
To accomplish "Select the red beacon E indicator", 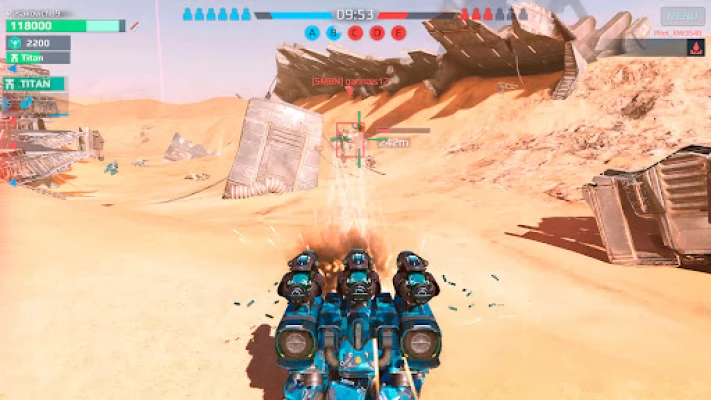I will point(398,33).
